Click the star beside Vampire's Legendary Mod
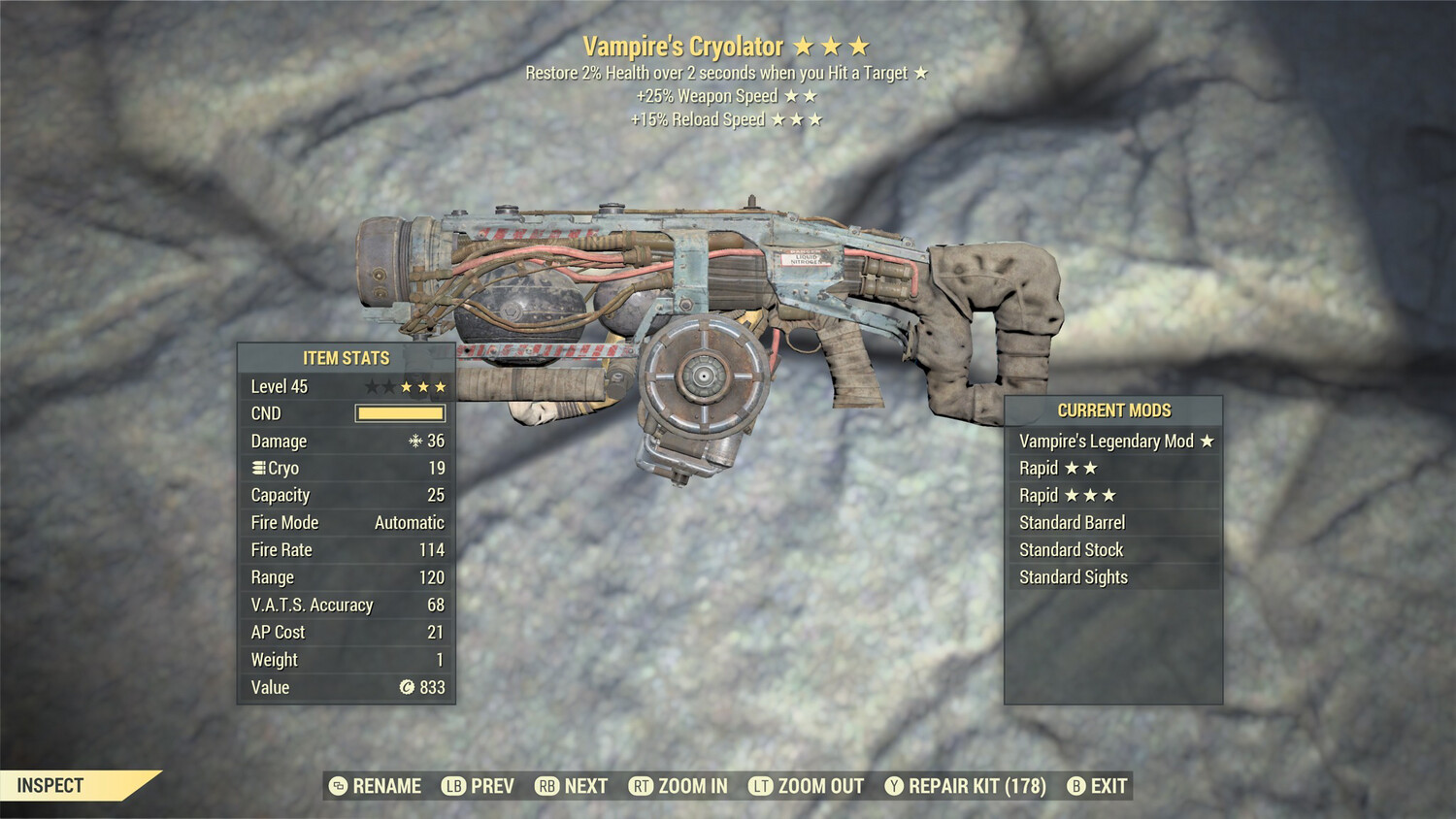The image size is (1456, 819). coord(1206,441)
